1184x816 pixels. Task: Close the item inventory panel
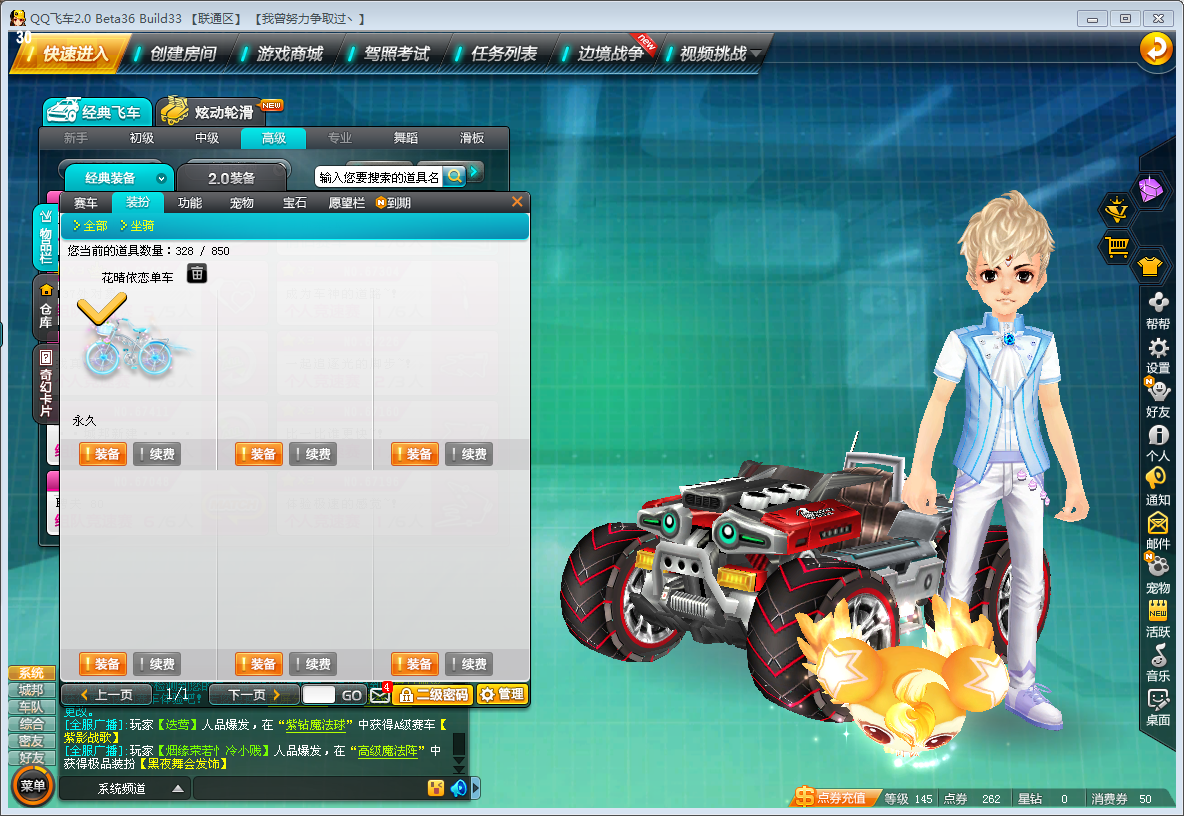click(x=517, y=202)
